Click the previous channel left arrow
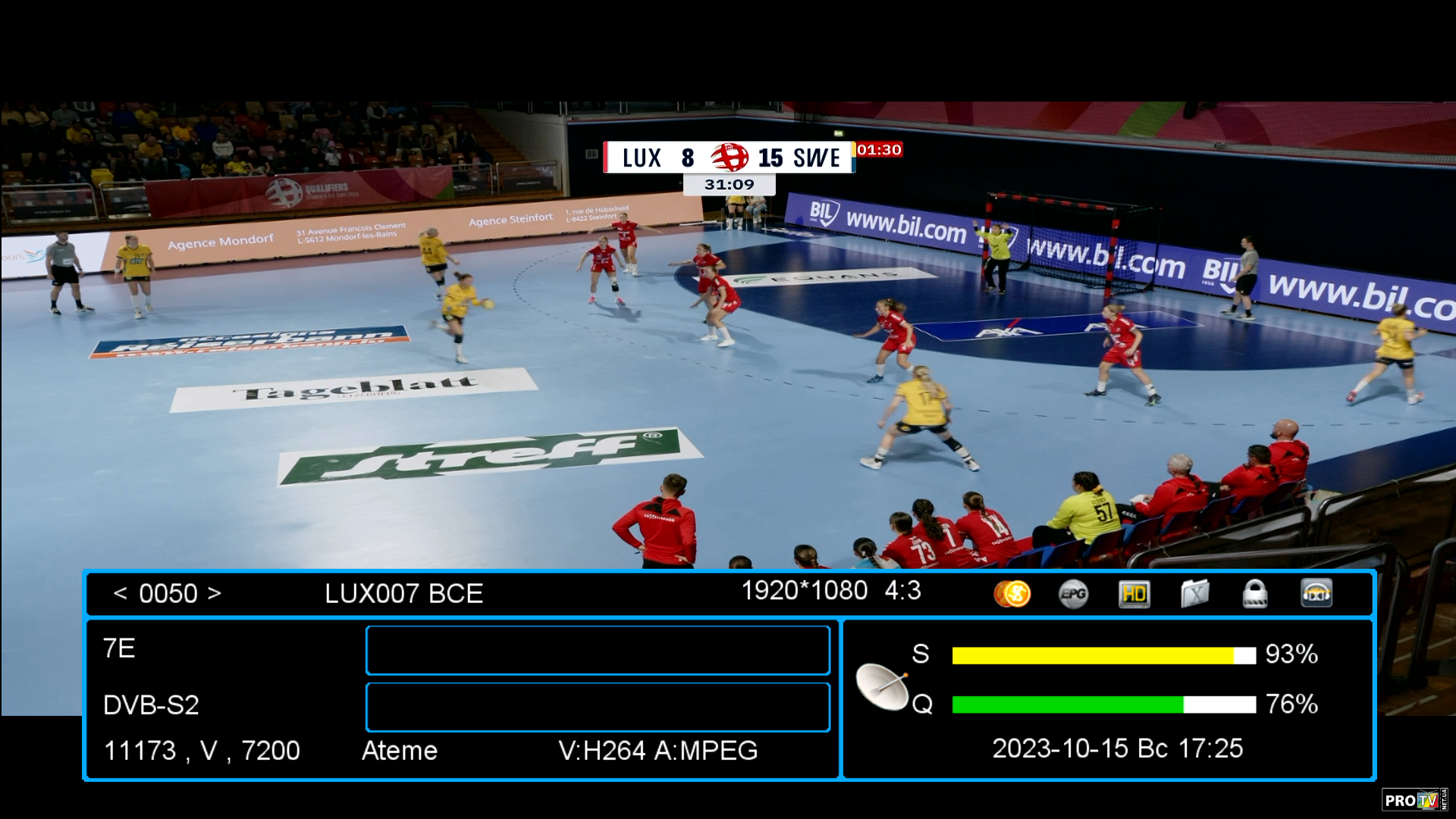The width and height of the screenshot is (1456, 819). pos(120,593)
